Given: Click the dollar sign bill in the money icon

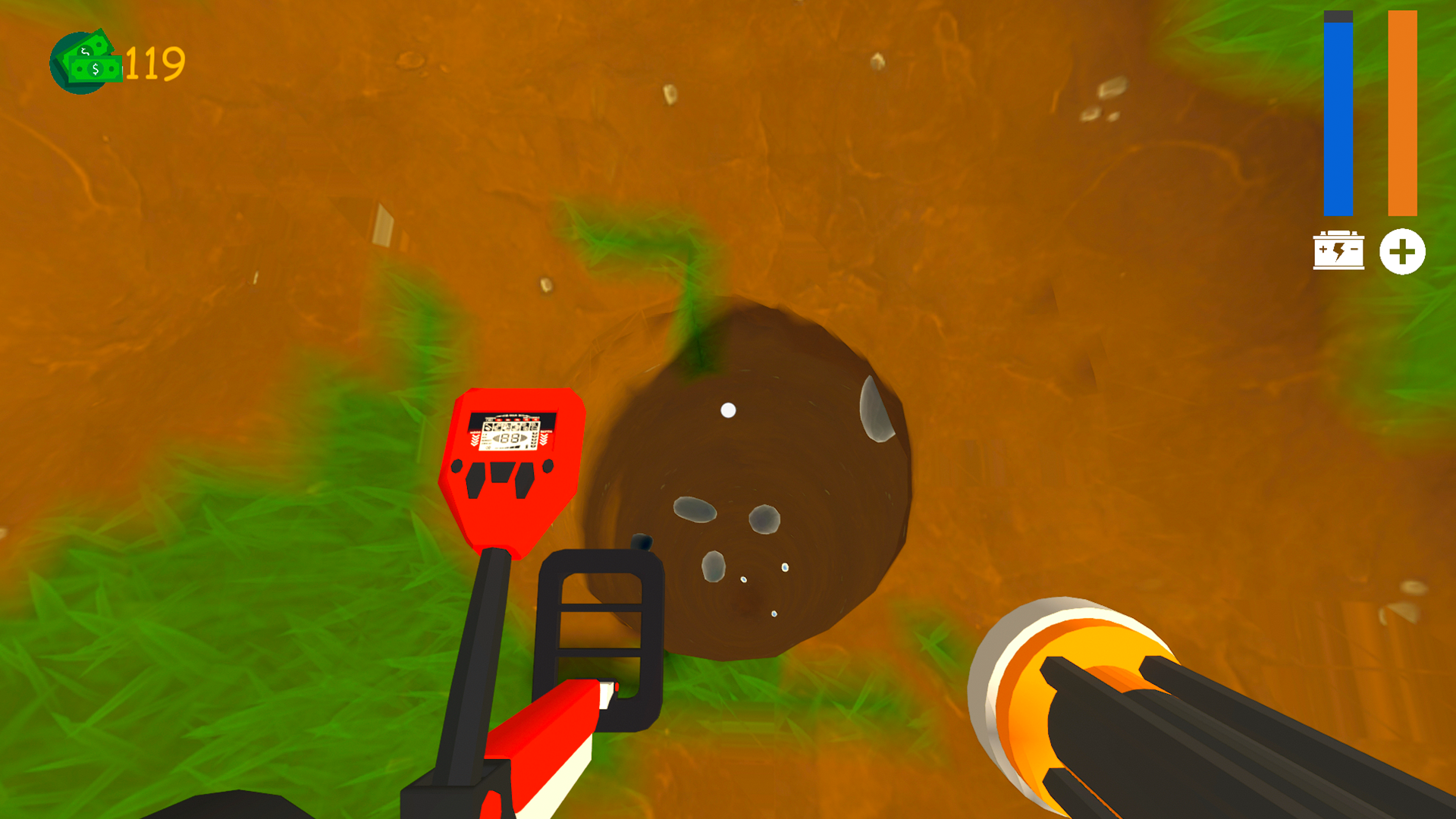Looking at the screenshot, I should coord(96,69).
